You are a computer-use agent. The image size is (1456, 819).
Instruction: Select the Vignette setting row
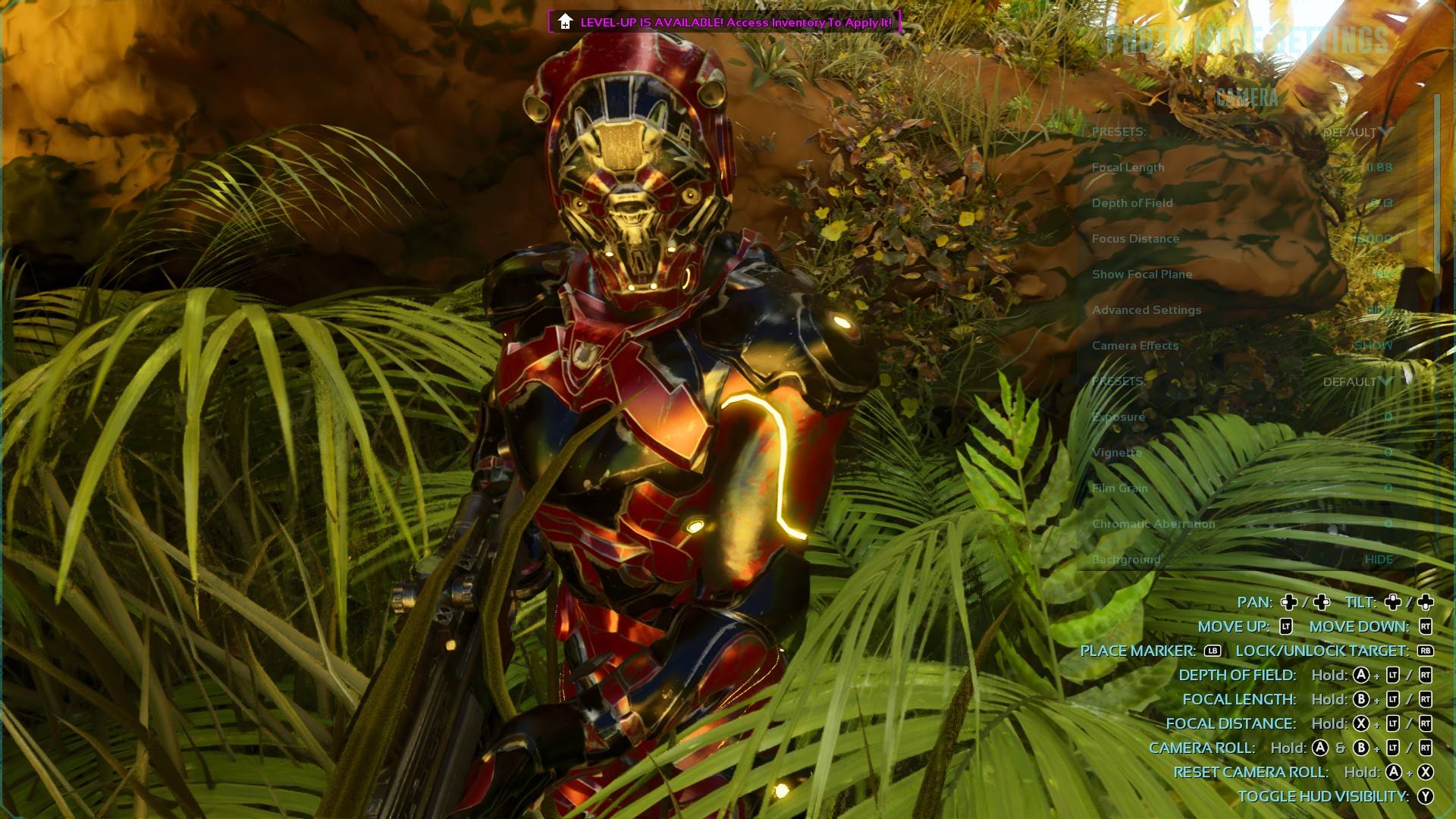(1241, 453)
